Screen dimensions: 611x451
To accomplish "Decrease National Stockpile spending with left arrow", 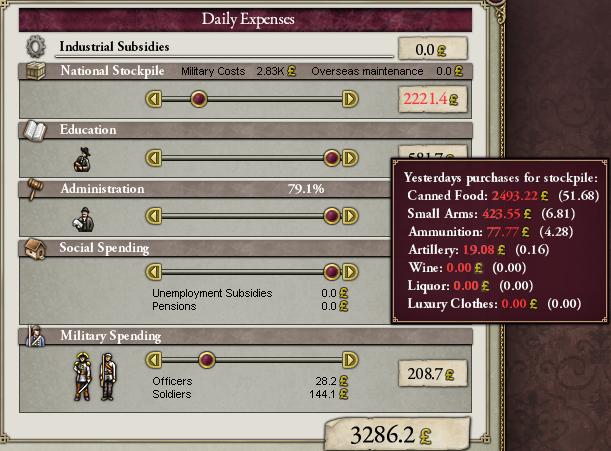I will 153,99.
